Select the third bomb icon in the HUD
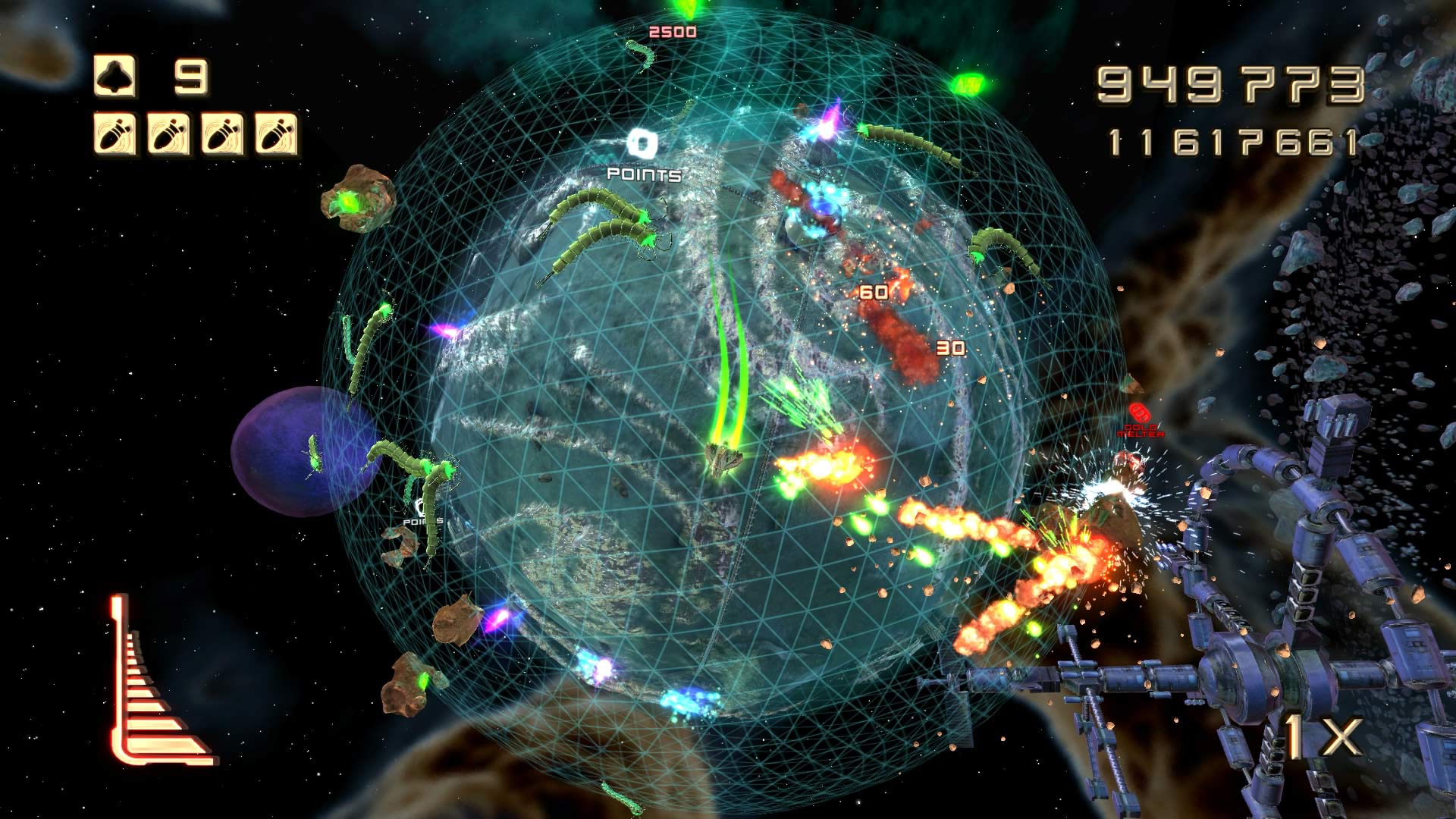Image resolution: width=1456 pixels, height=819 pixels. 222,133
